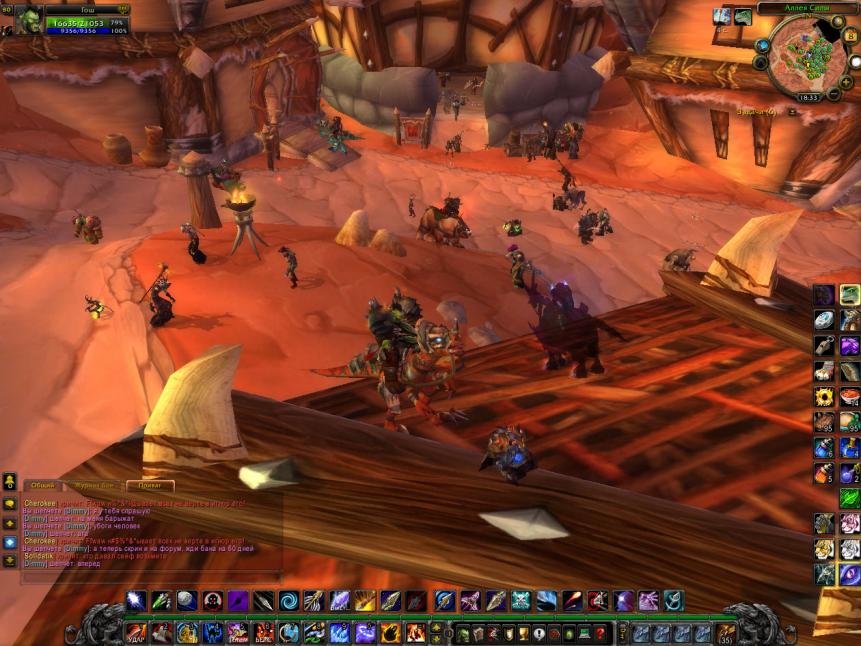Toggle the minimap tracking button
This screenshot has height=646, width=861.
tap(762, 46)
